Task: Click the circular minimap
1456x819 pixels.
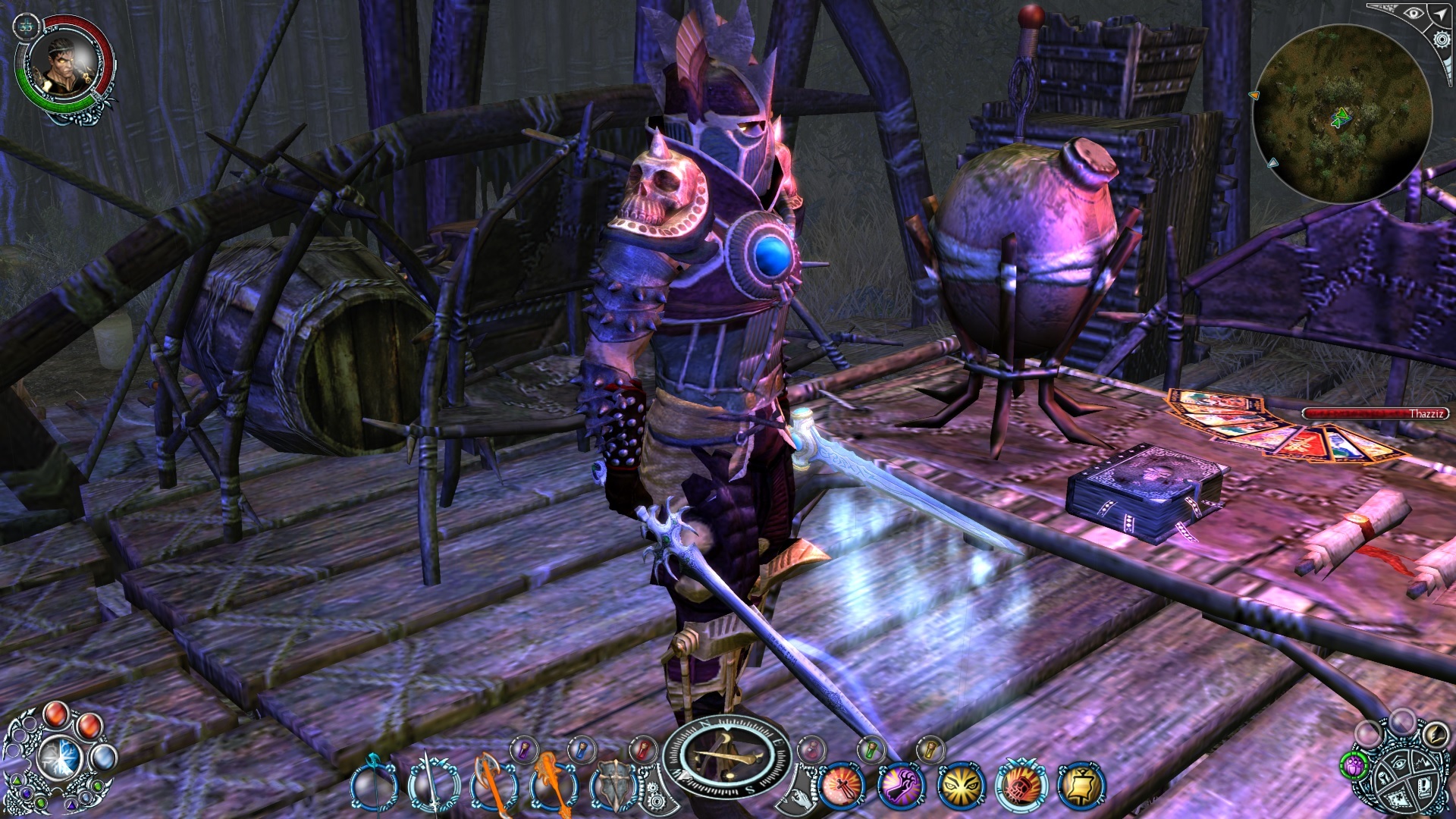Action: 1341,114
